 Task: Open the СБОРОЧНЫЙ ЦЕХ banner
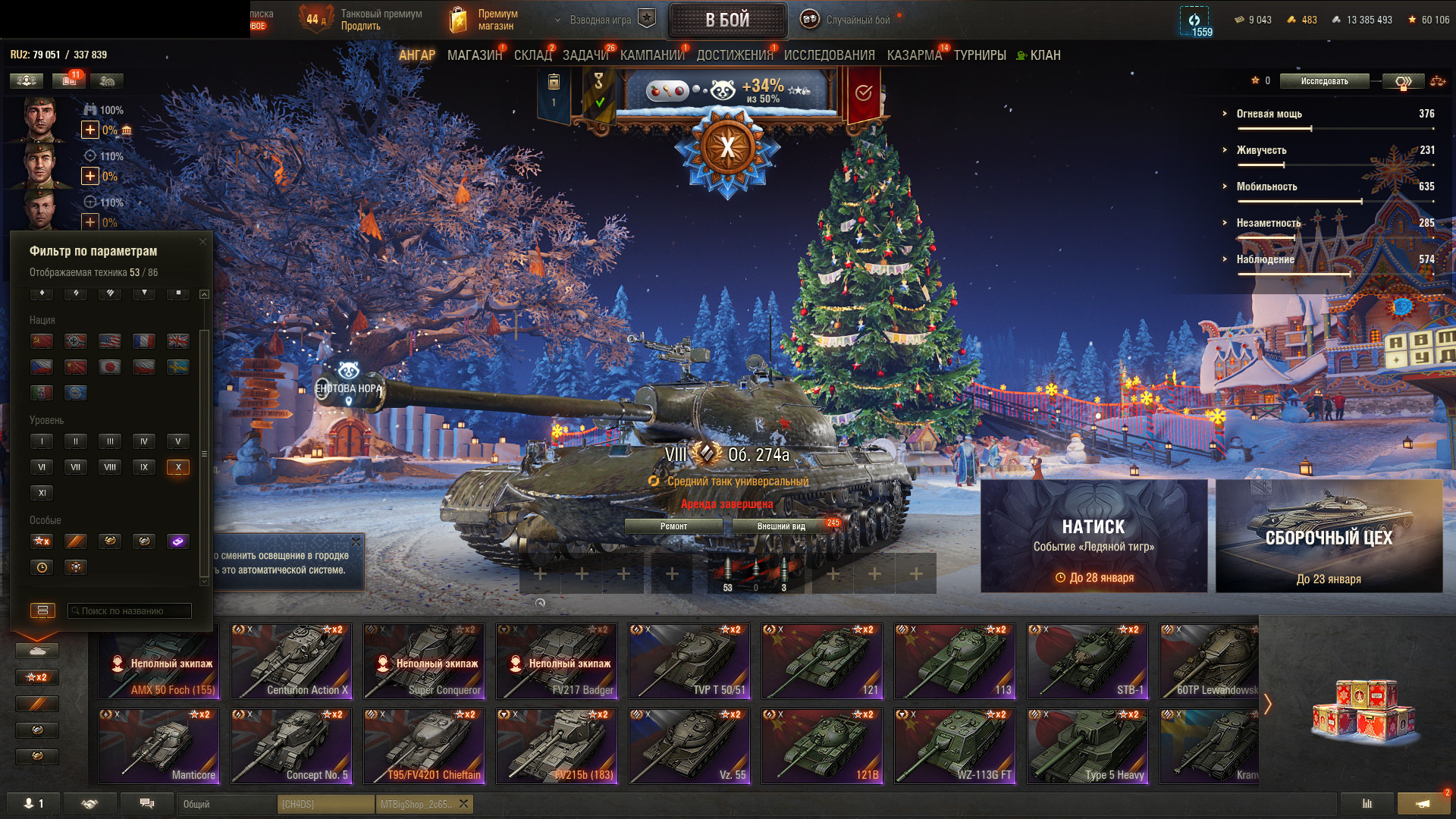[1329, 536]
